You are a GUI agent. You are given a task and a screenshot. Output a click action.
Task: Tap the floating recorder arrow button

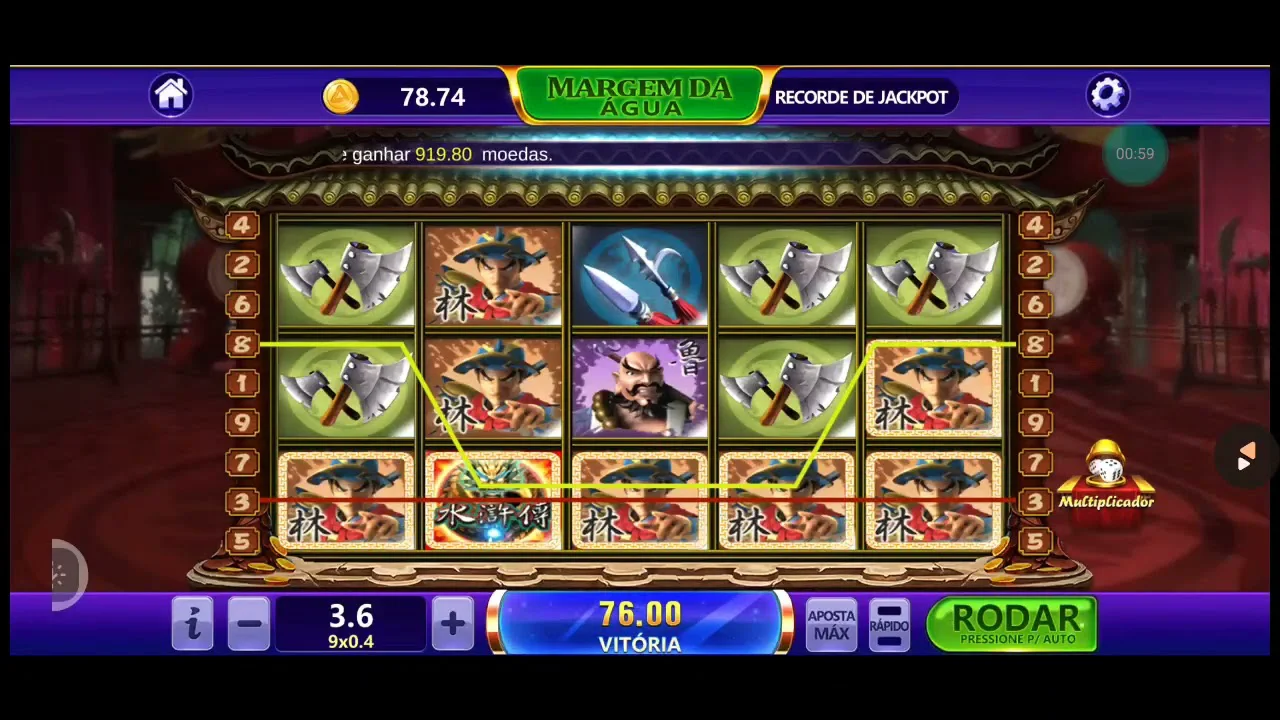(x=1245, y=458)
